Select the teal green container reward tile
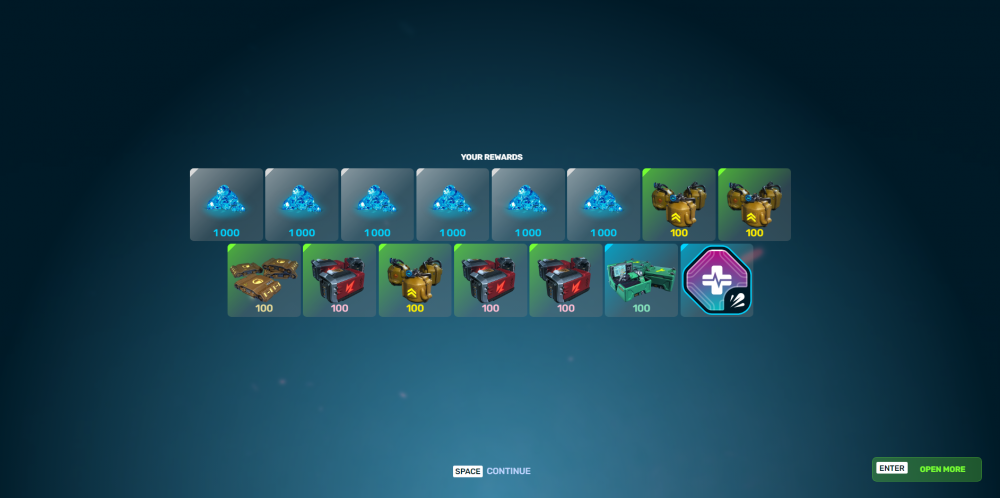Image resolution: width=1000 pixels, height=498 pixels. click(x=641, y=280)
